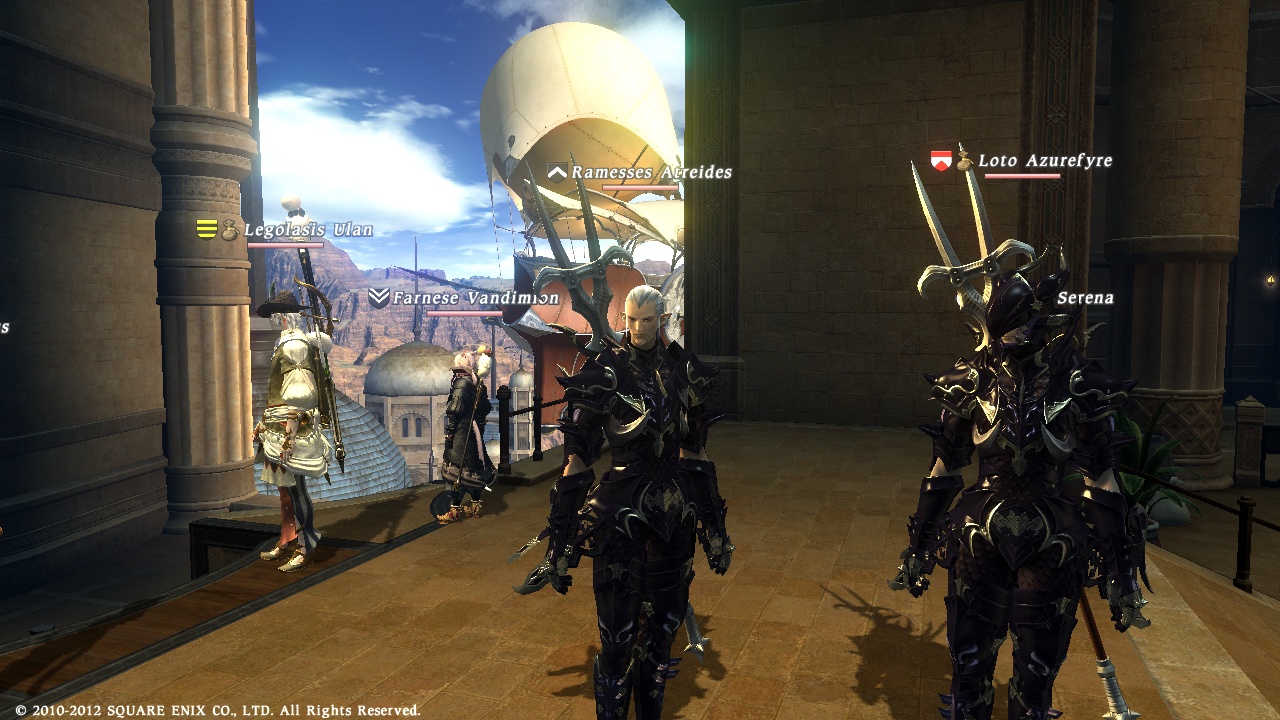The width and height of the screenshot is (1280, 720).
Task: Select the Ramesses Atreides name label
Action: click(x=650, y=171)
